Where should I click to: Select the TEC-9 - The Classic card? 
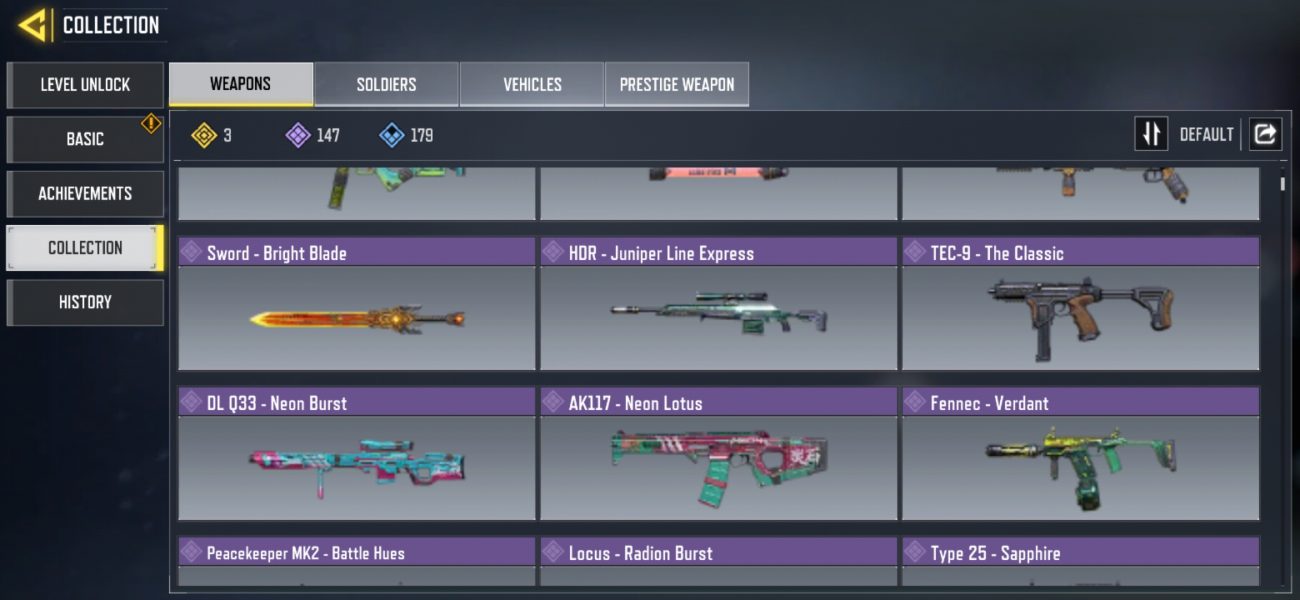coord(1080,305)
